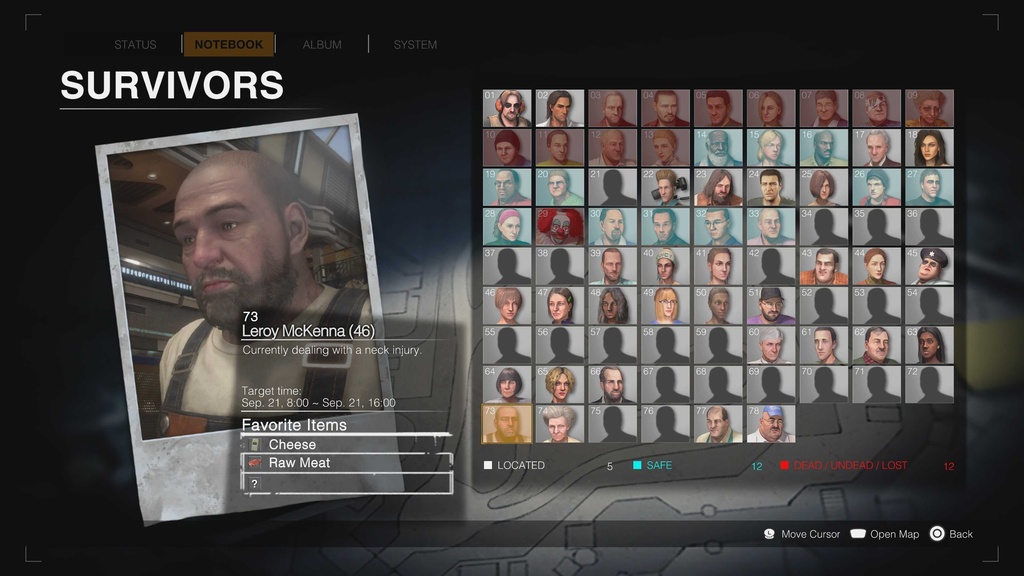Choose the clown portrait, survivor 29
Screen dimensions: 1024x576
click(560, 227)
